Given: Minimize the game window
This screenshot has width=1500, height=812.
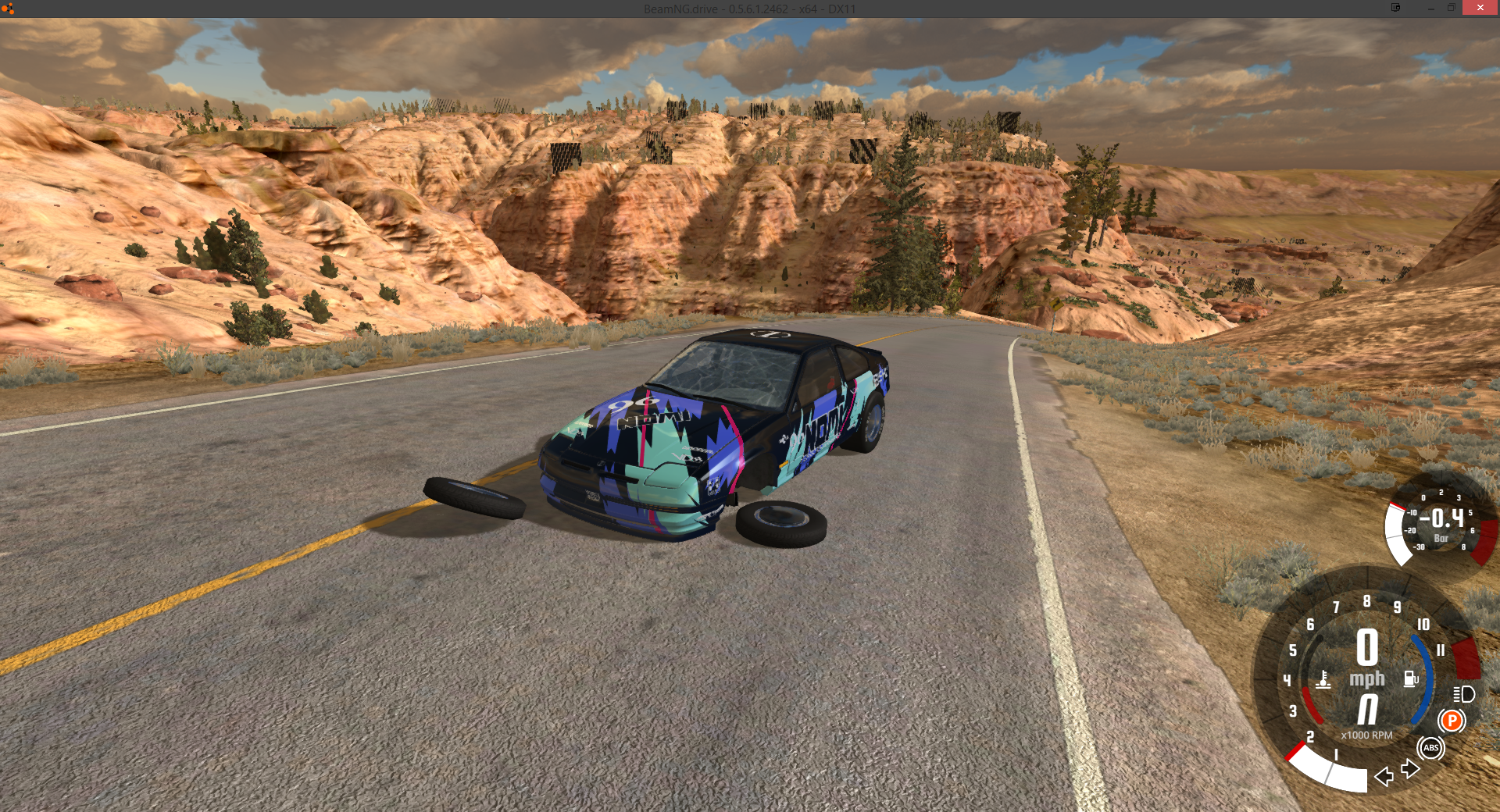Looking at the screenshot, I should click(1430, 8).
